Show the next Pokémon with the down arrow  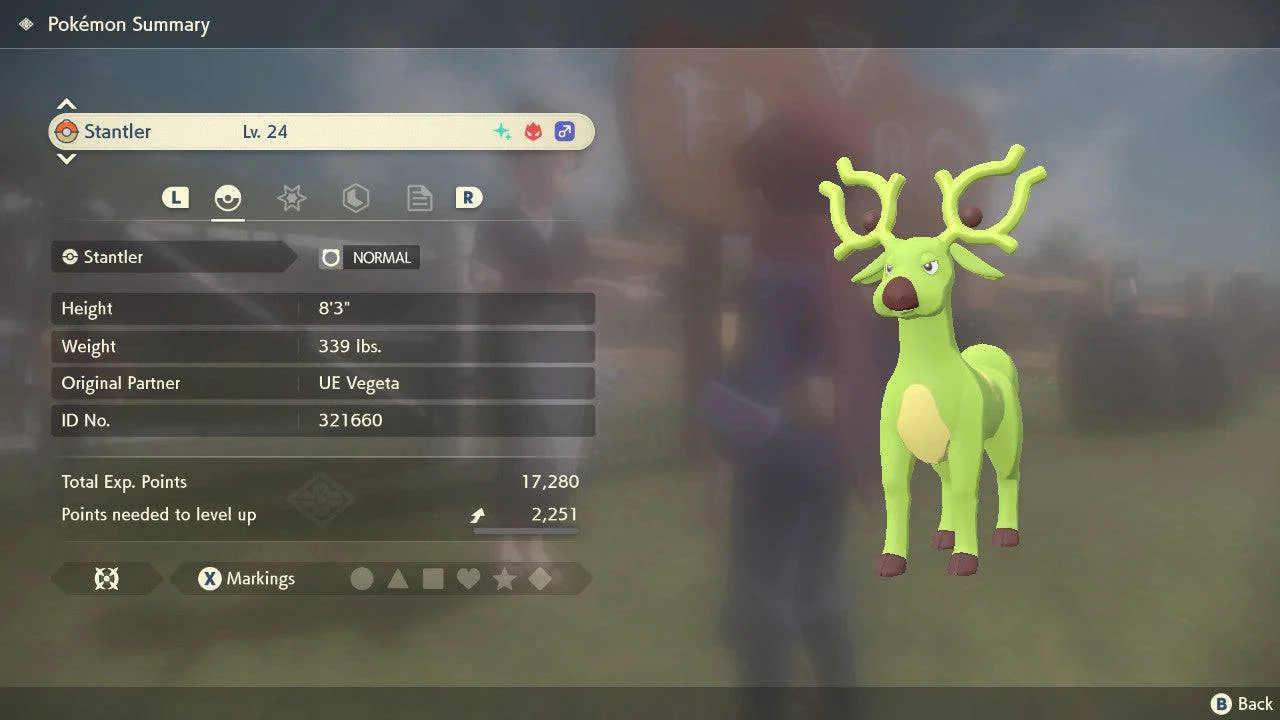[66, 158]
